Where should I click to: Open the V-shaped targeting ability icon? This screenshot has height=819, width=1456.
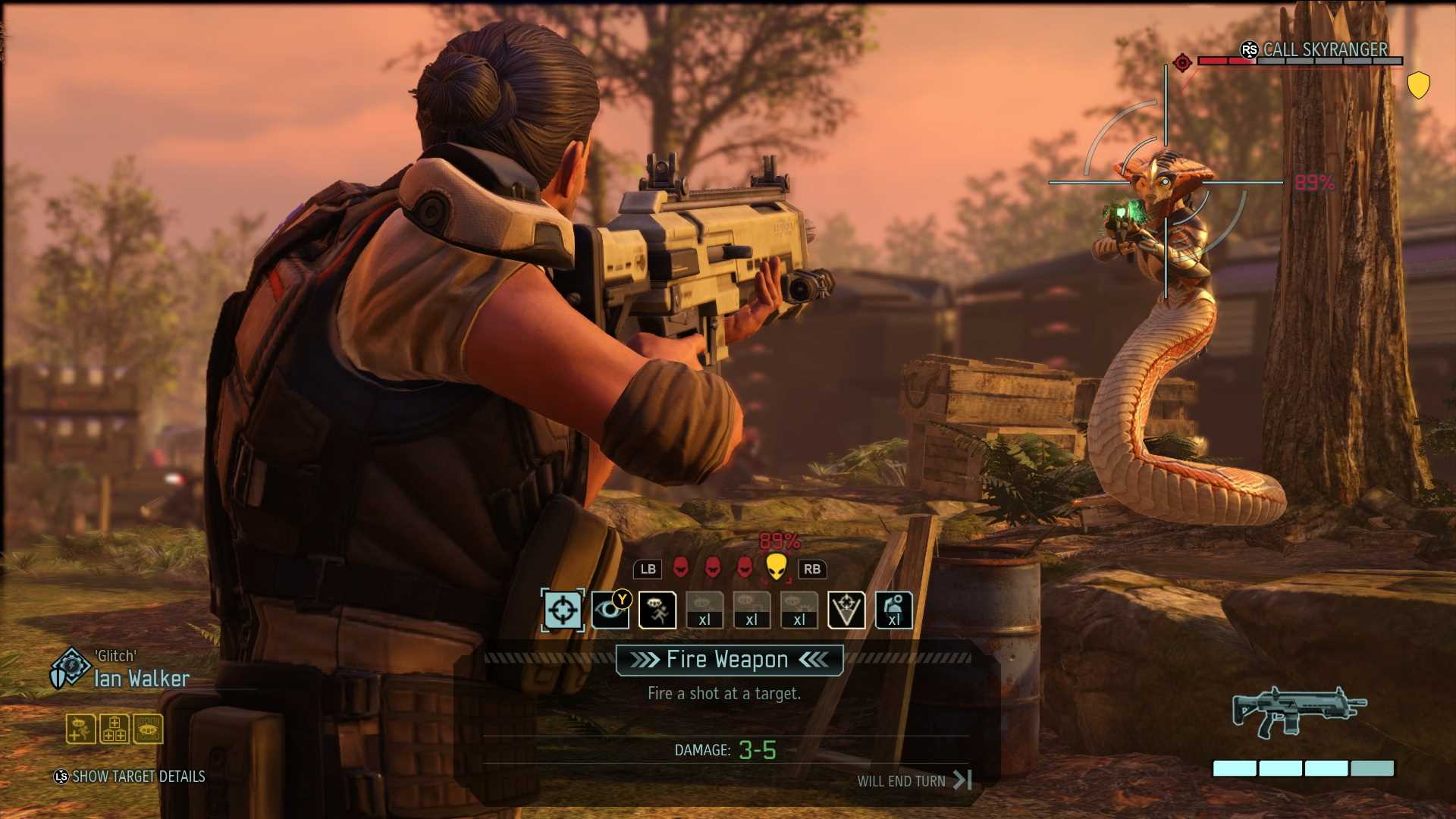(x=846, y=610)
